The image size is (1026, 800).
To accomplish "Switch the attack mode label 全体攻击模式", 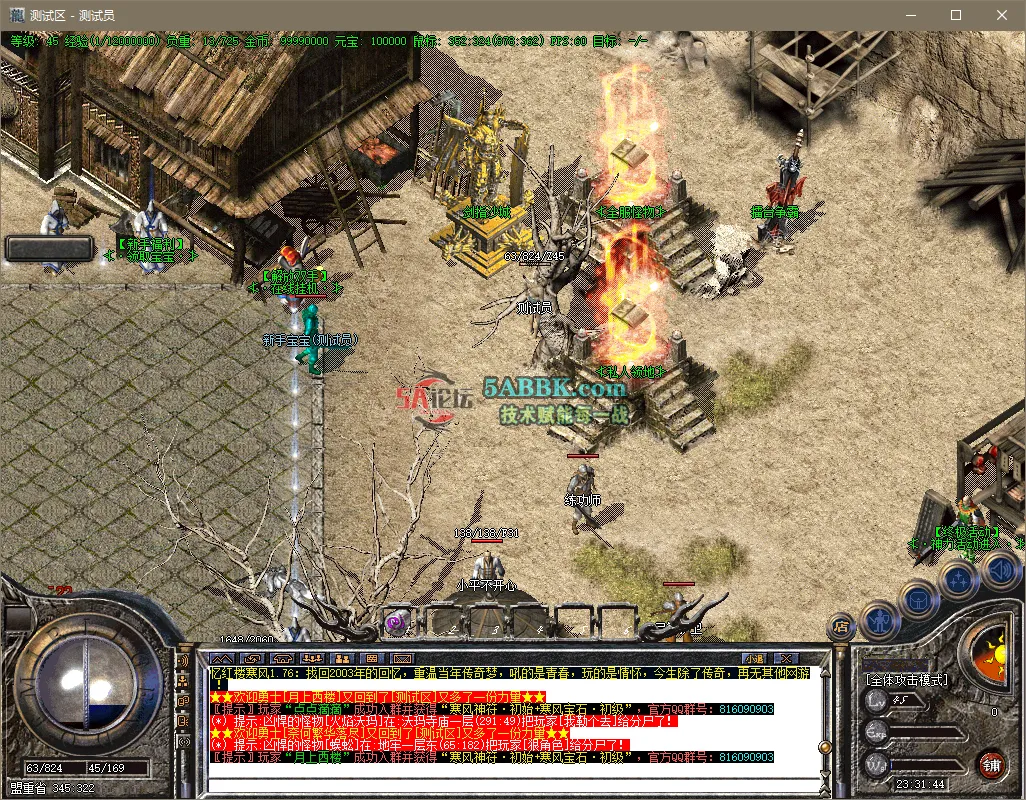I will click(x=907, y=680).
